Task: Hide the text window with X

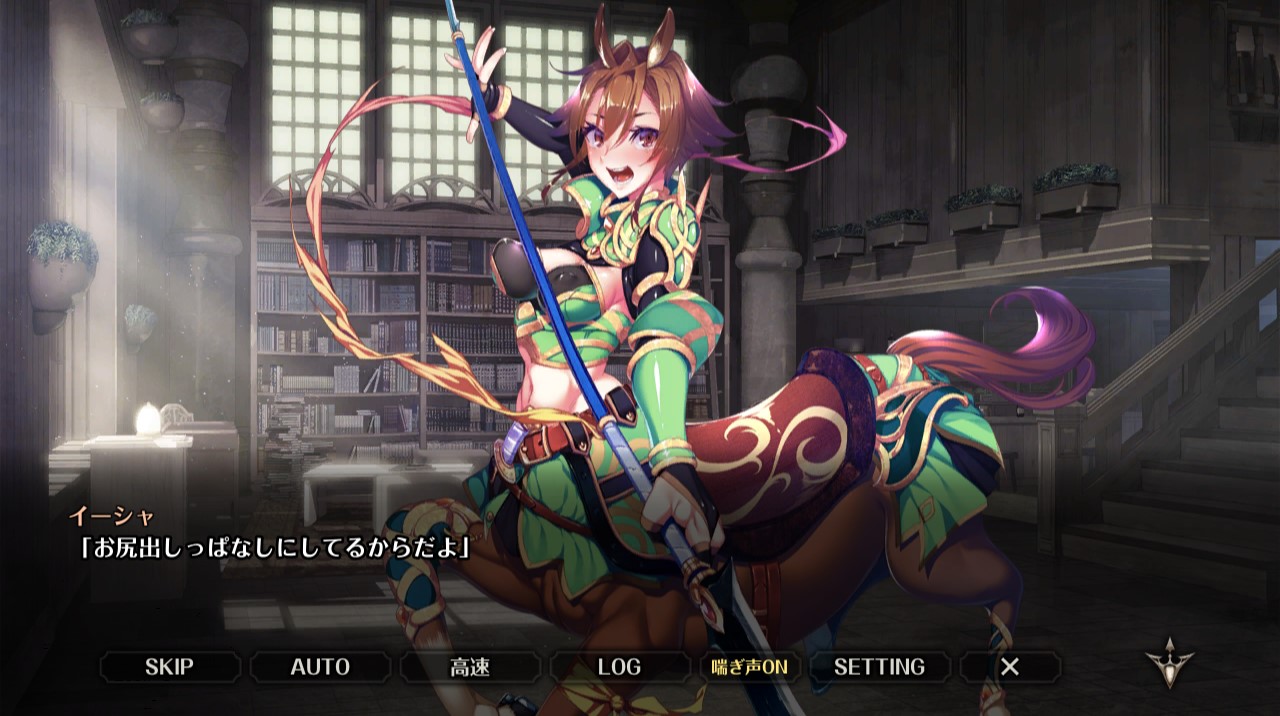Action: pyautogui.click(x=1010, y=667)
